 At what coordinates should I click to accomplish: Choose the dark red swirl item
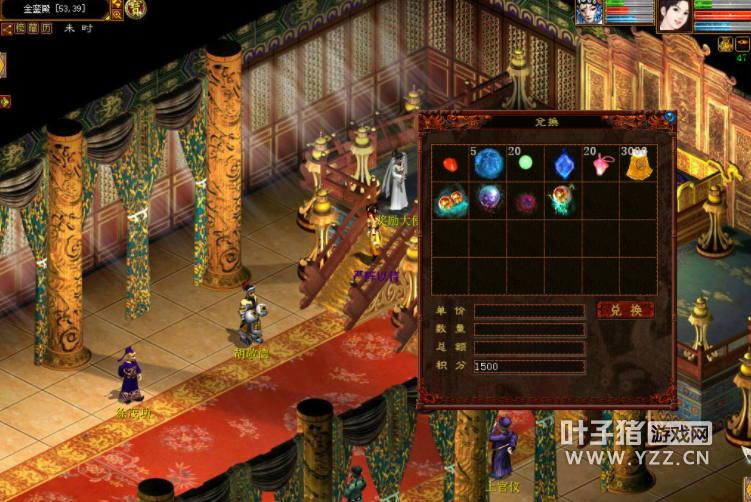tap(525, 202)
